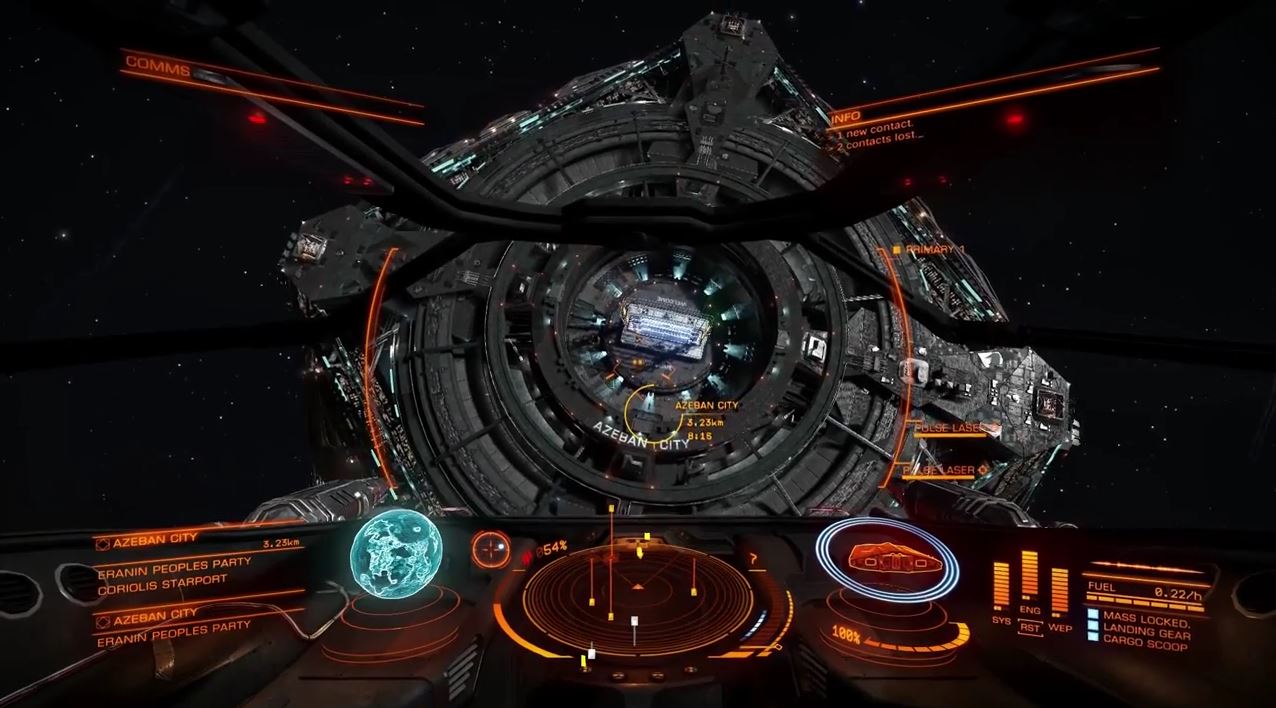Select the WEP power bar

(1059, 589)
